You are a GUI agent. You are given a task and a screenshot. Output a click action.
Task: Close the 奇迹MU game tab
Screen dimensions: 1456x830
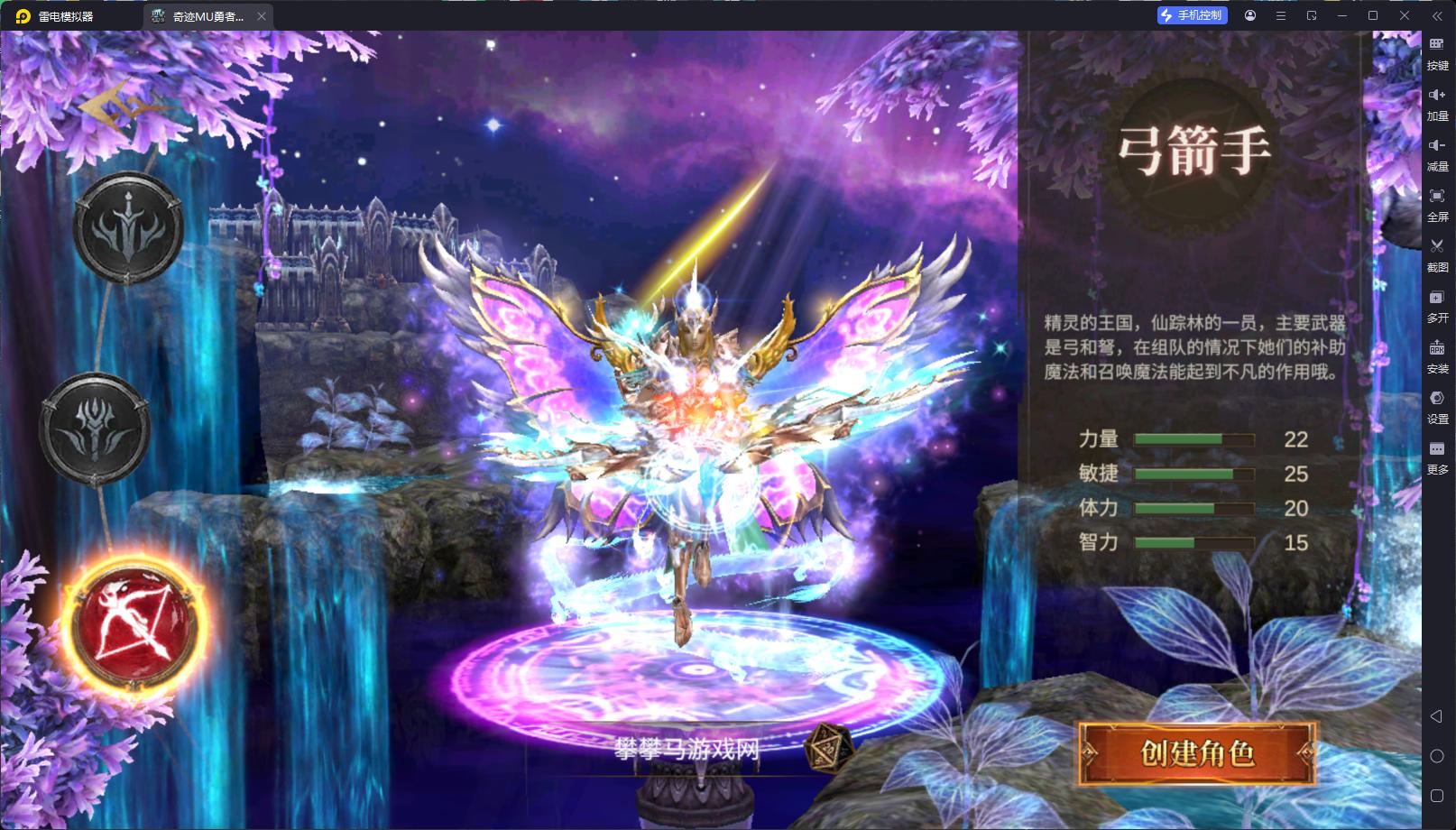click(262, 16)
